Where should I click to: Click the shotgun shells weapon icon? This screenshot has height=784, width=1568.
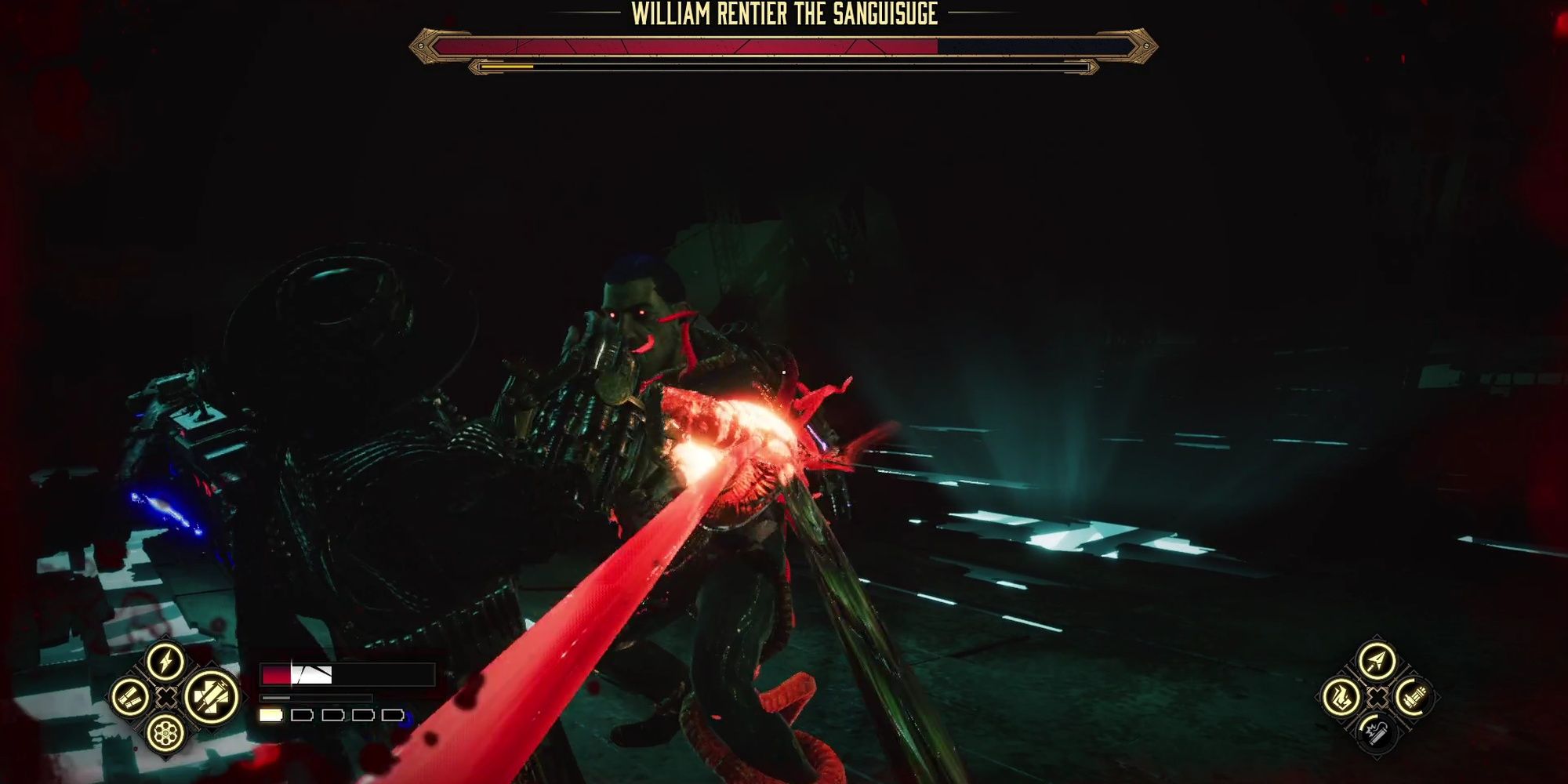pyautogui.click(x=131, y=698)
